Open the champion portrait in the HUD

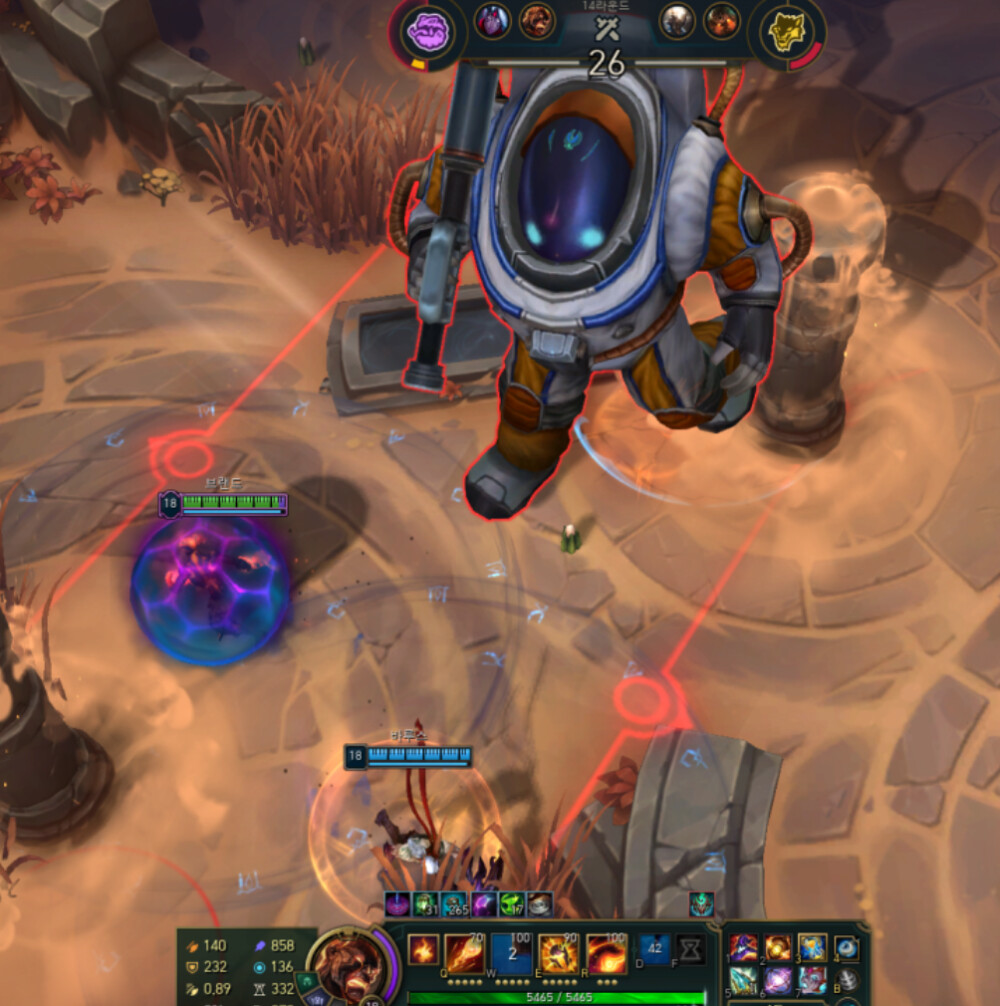[346, 963]
